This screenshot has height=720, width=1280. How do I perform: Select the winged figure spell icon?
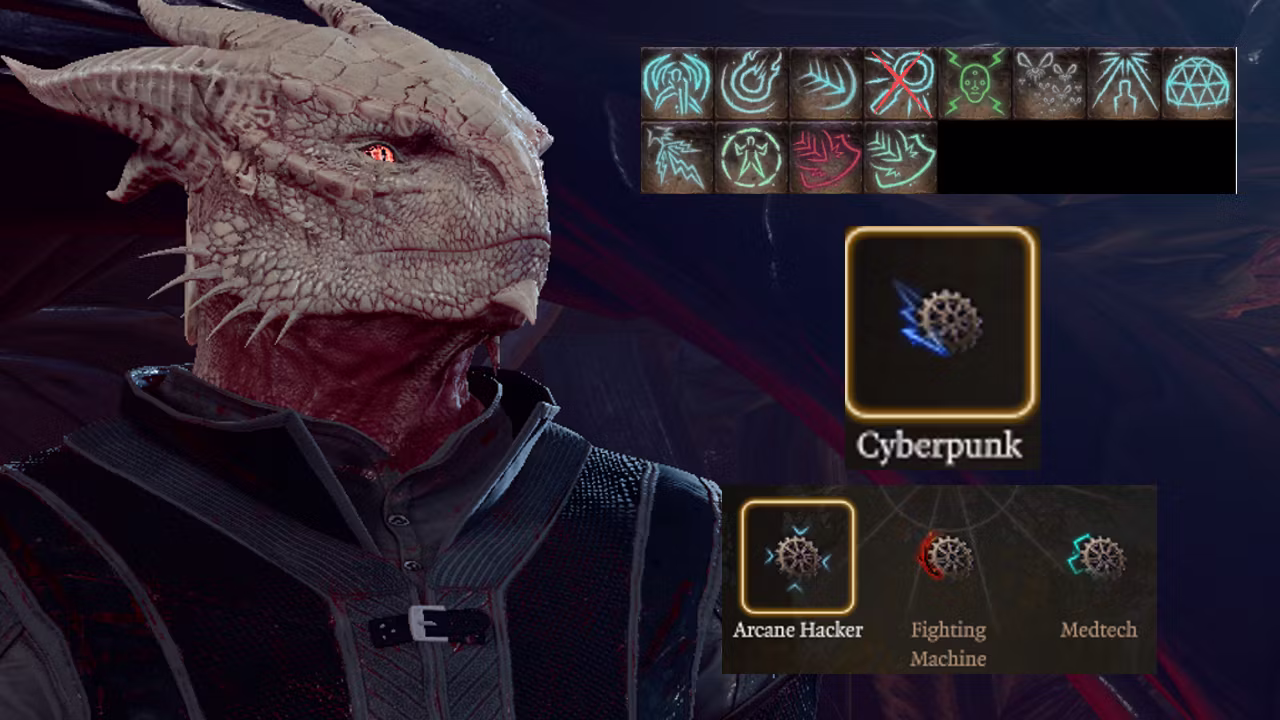click(x=677, y=83)
